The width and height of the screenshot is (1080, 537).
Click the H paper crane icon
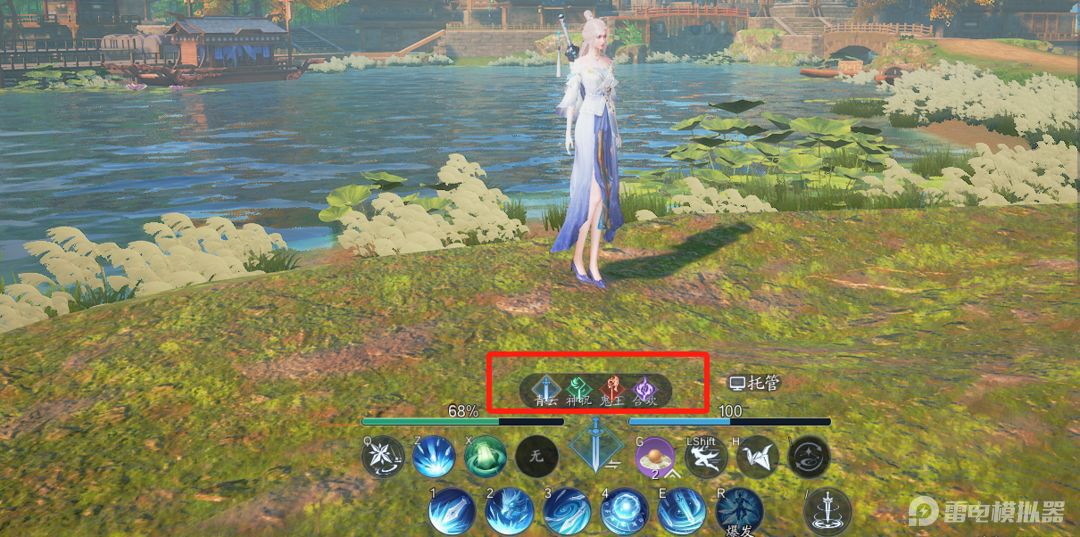click(757, 457)
